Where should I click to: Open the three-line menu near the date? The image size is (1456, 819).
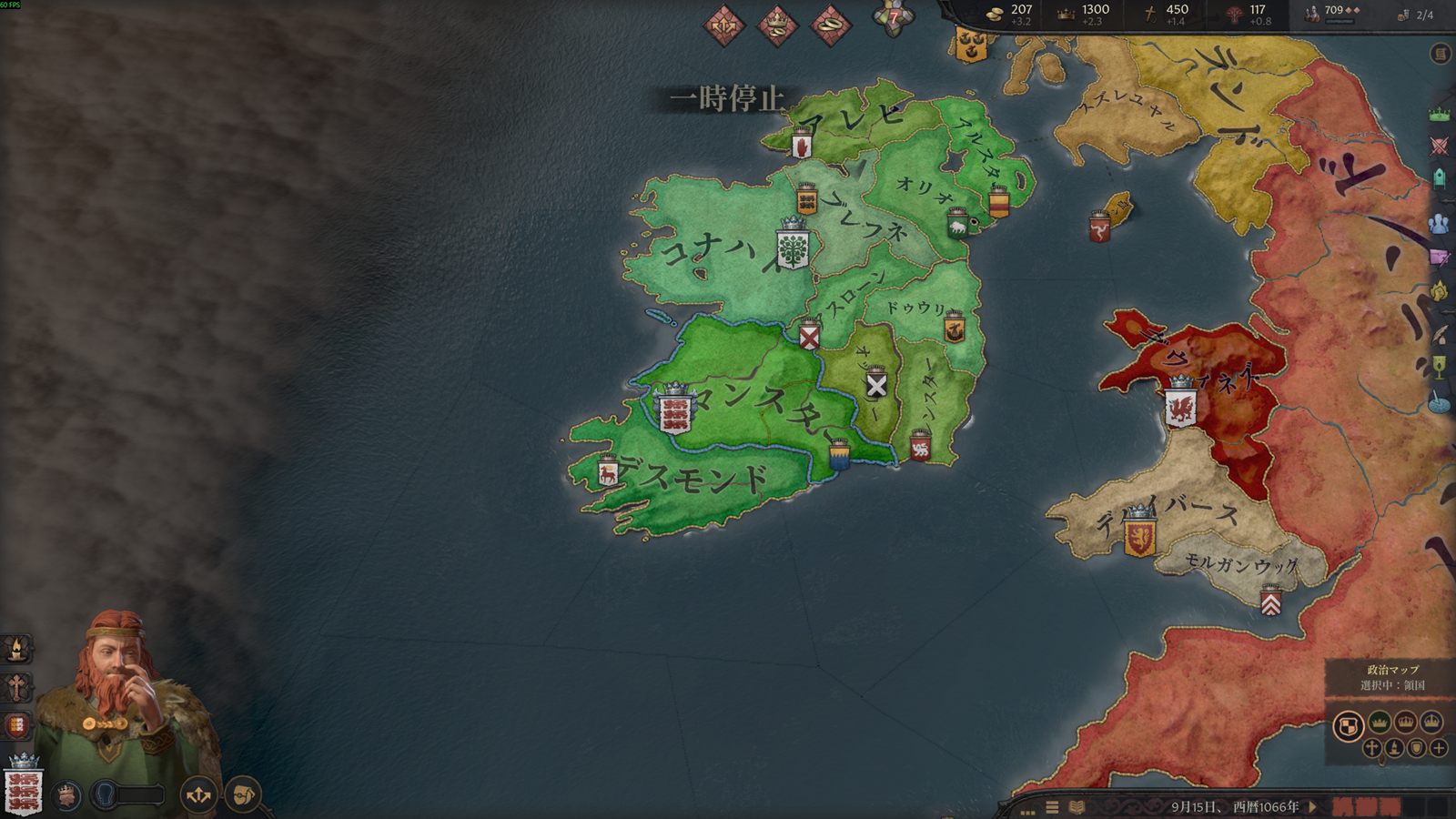(x=1052, y=807)
